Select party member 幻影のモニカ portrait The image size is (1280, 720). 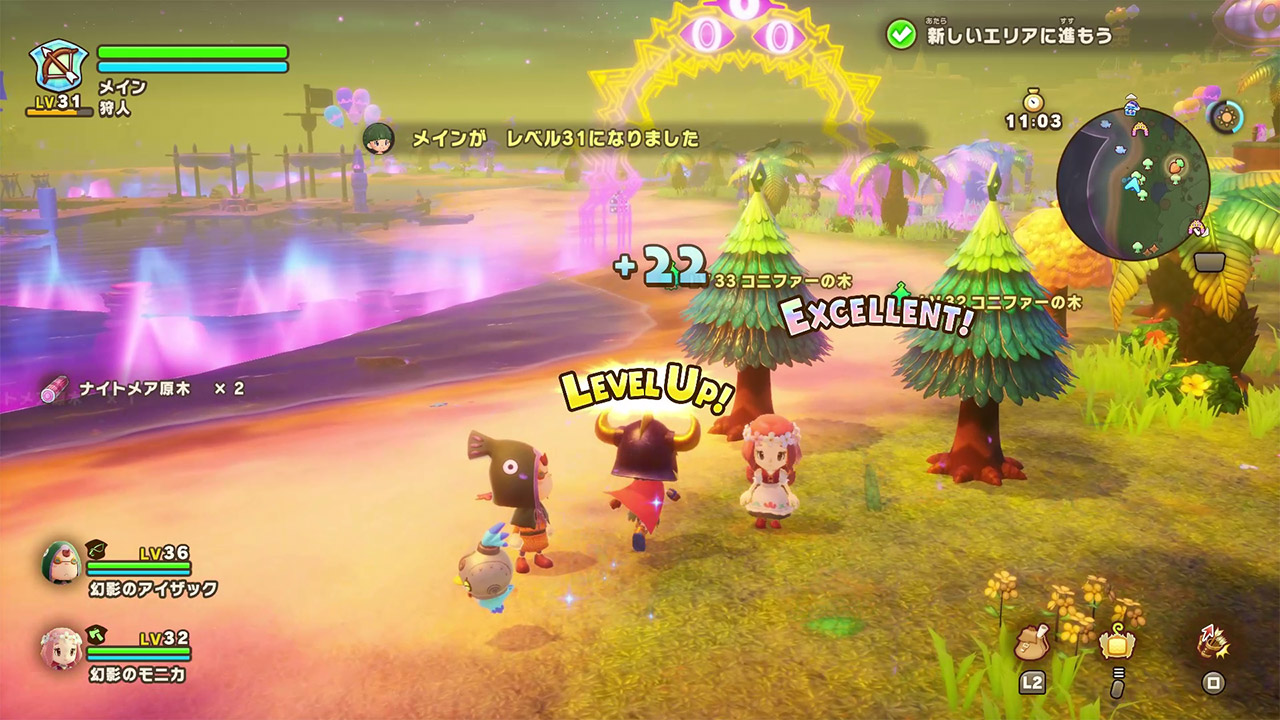[x=60, y=648]
